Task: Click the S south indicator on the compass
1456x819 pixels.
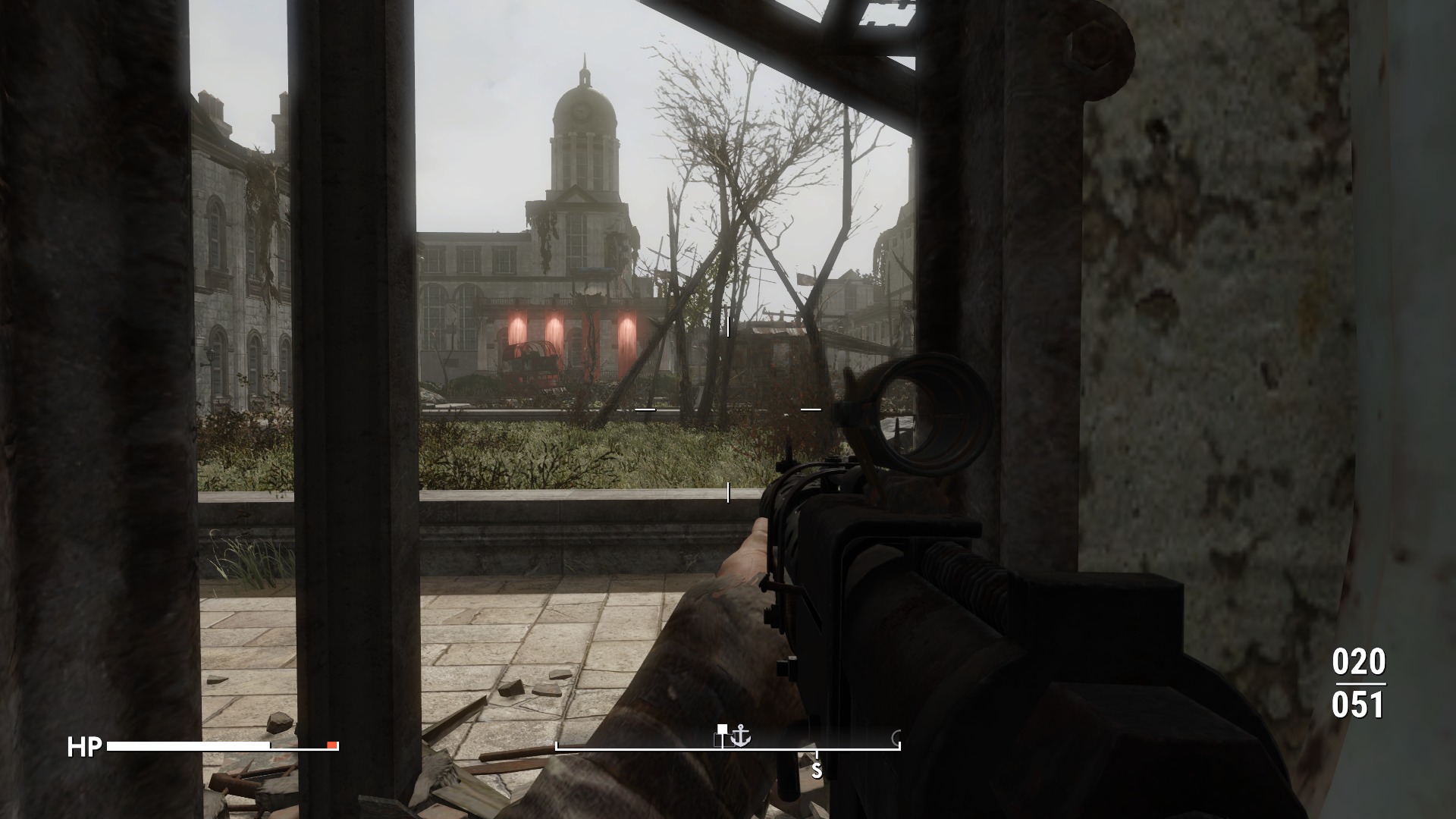Action: pyautogui.click(x=817, y=771)
